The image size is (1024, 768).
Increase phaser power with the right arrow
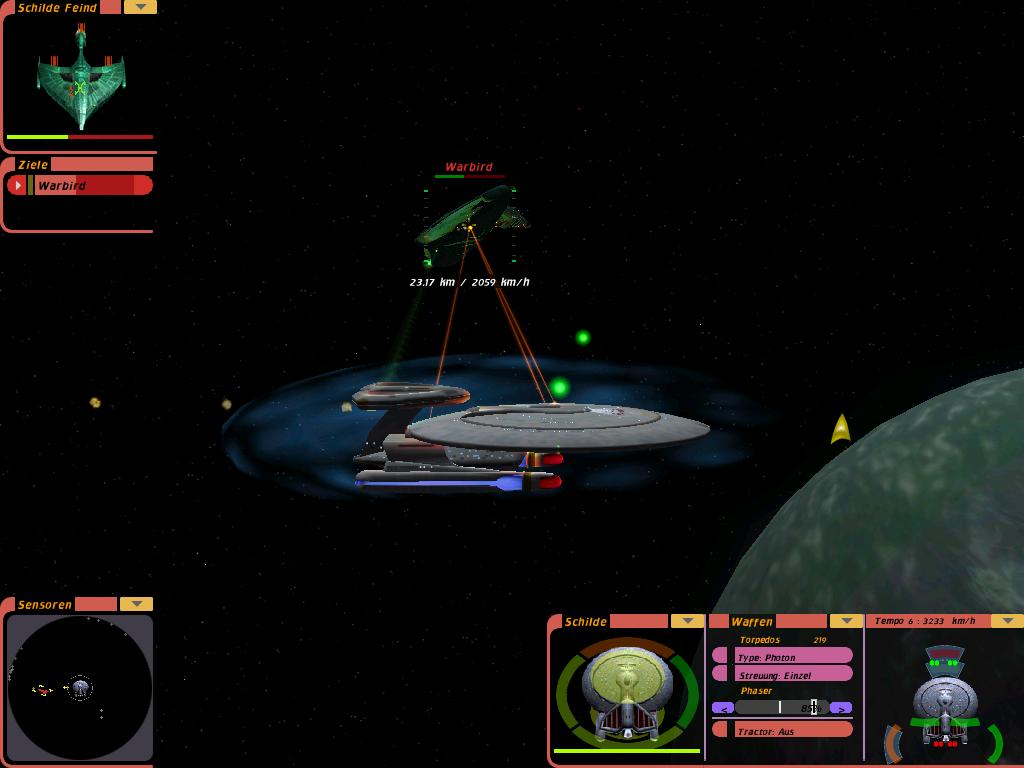(842, 708)
